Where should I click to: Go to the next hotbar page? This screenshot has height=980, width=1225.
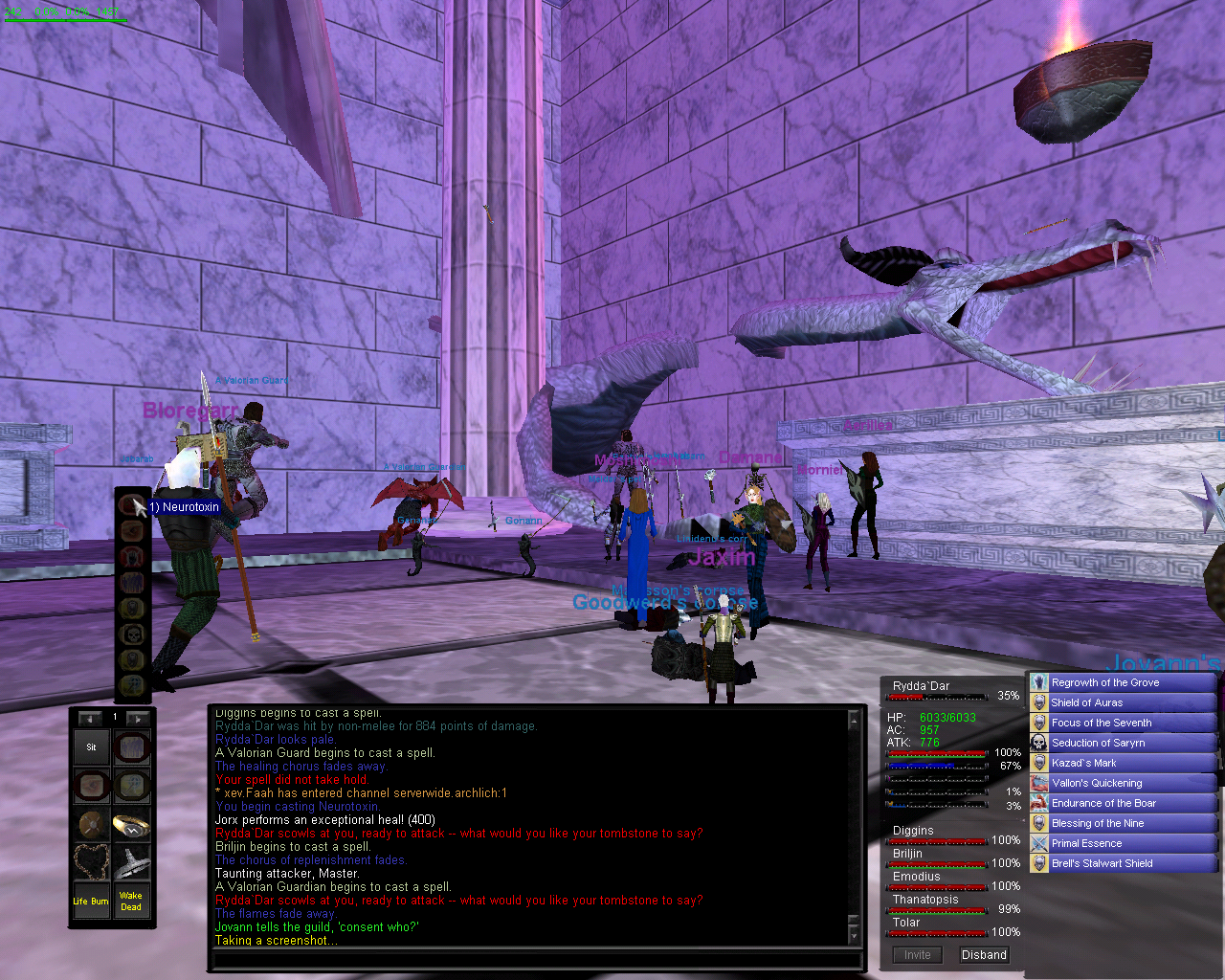tap(138, 718)
